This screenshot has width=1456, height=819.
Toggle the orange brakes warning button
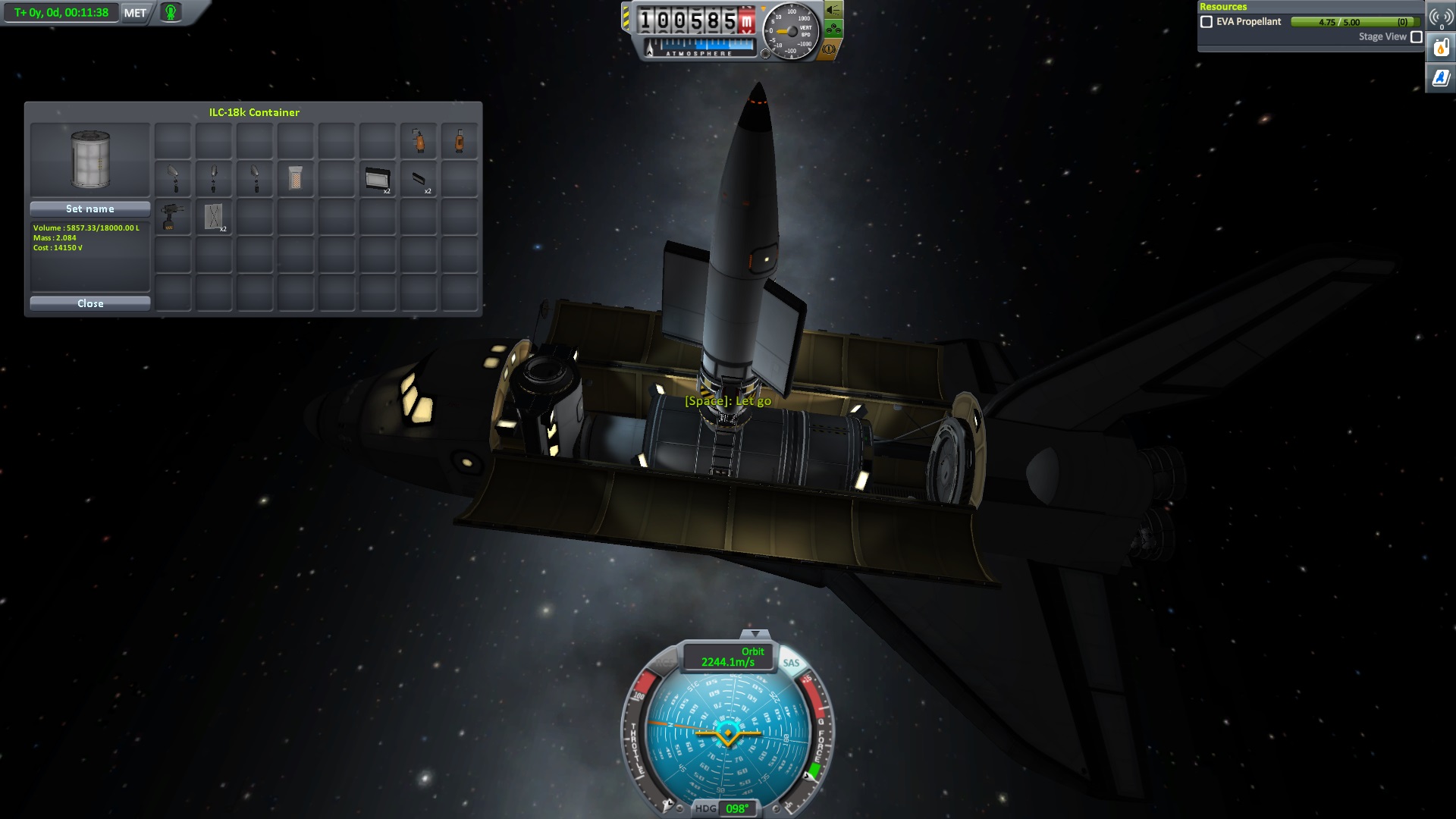click(x=829, y=49)
